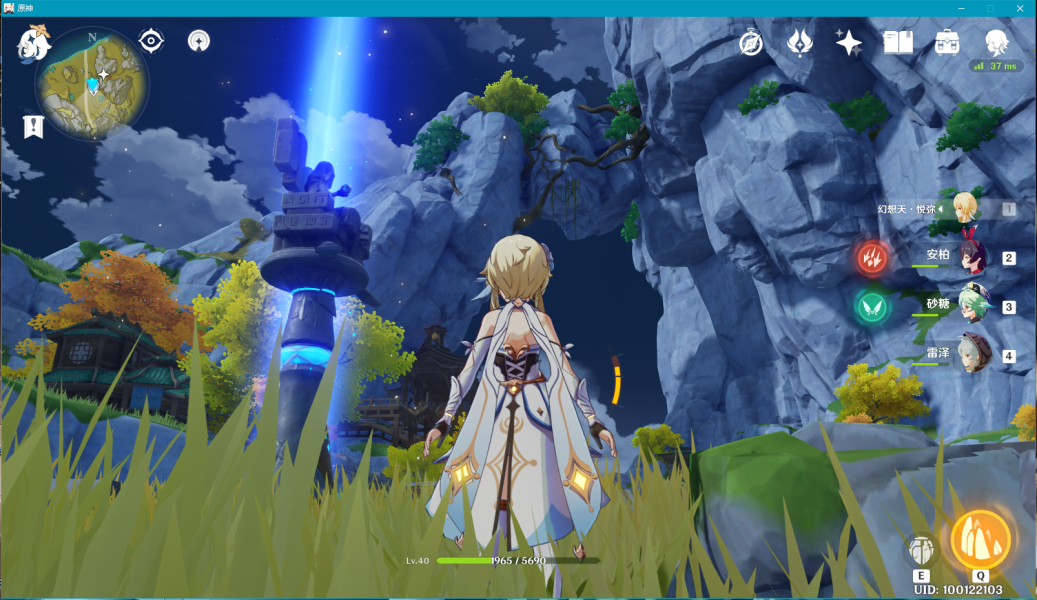The width and height of the screenshot is (1037, 600).
Task: Minimize the 原神 game window
Action: click(x=962, y=8)
